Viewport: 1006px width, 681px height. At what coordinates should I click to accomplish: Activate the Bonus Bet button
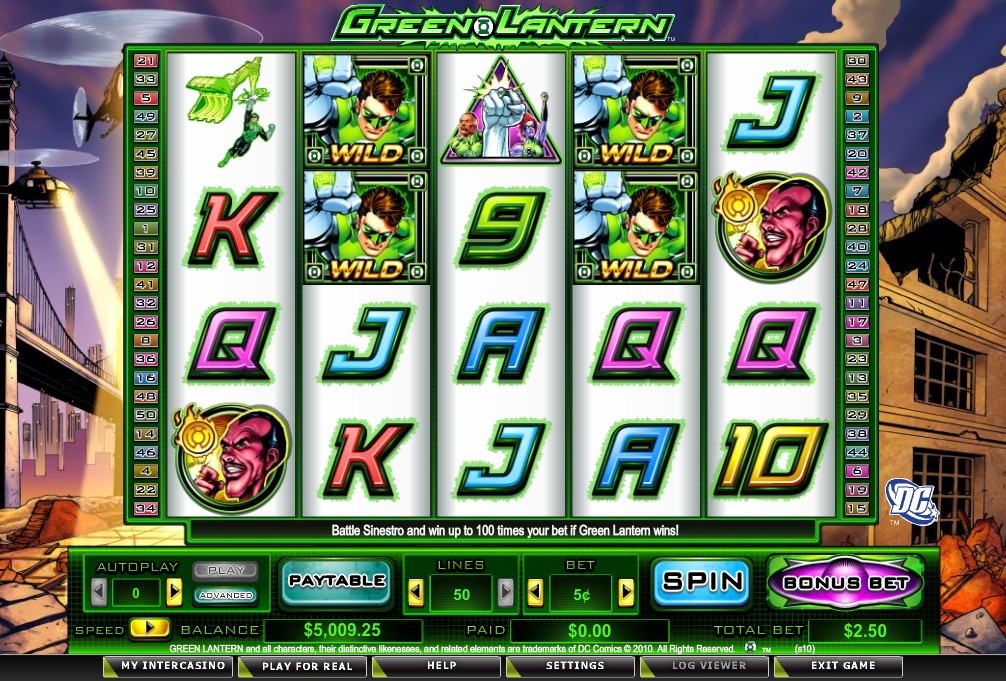[x=845, y=582]
